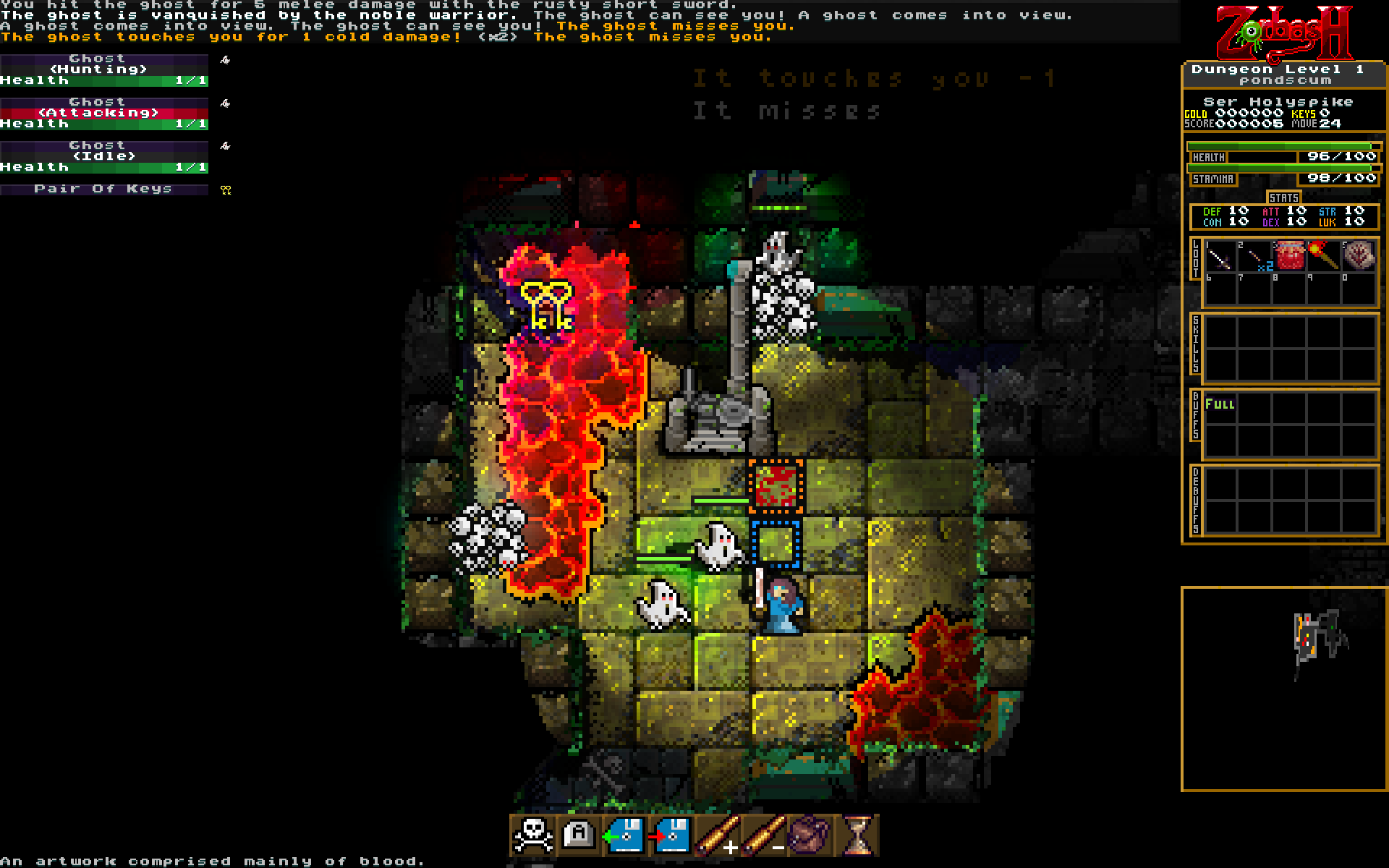Select the pale gauntlet item in loot
This screenshot has width=1389, height=868.
coord(1359,256)
